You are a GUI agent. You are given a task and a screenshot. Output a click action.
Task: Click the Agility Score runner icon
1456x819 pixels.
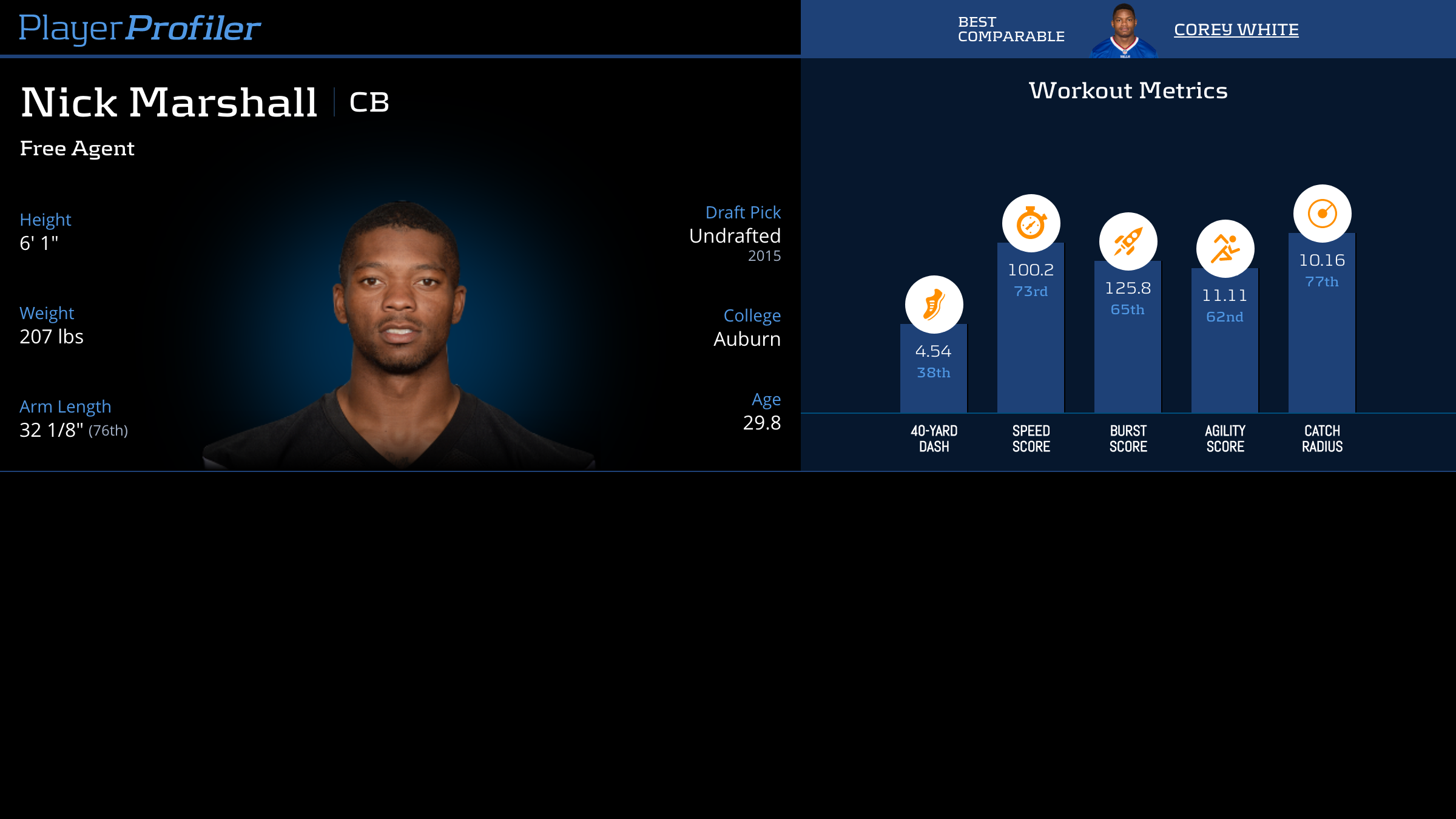[1225, 249]
